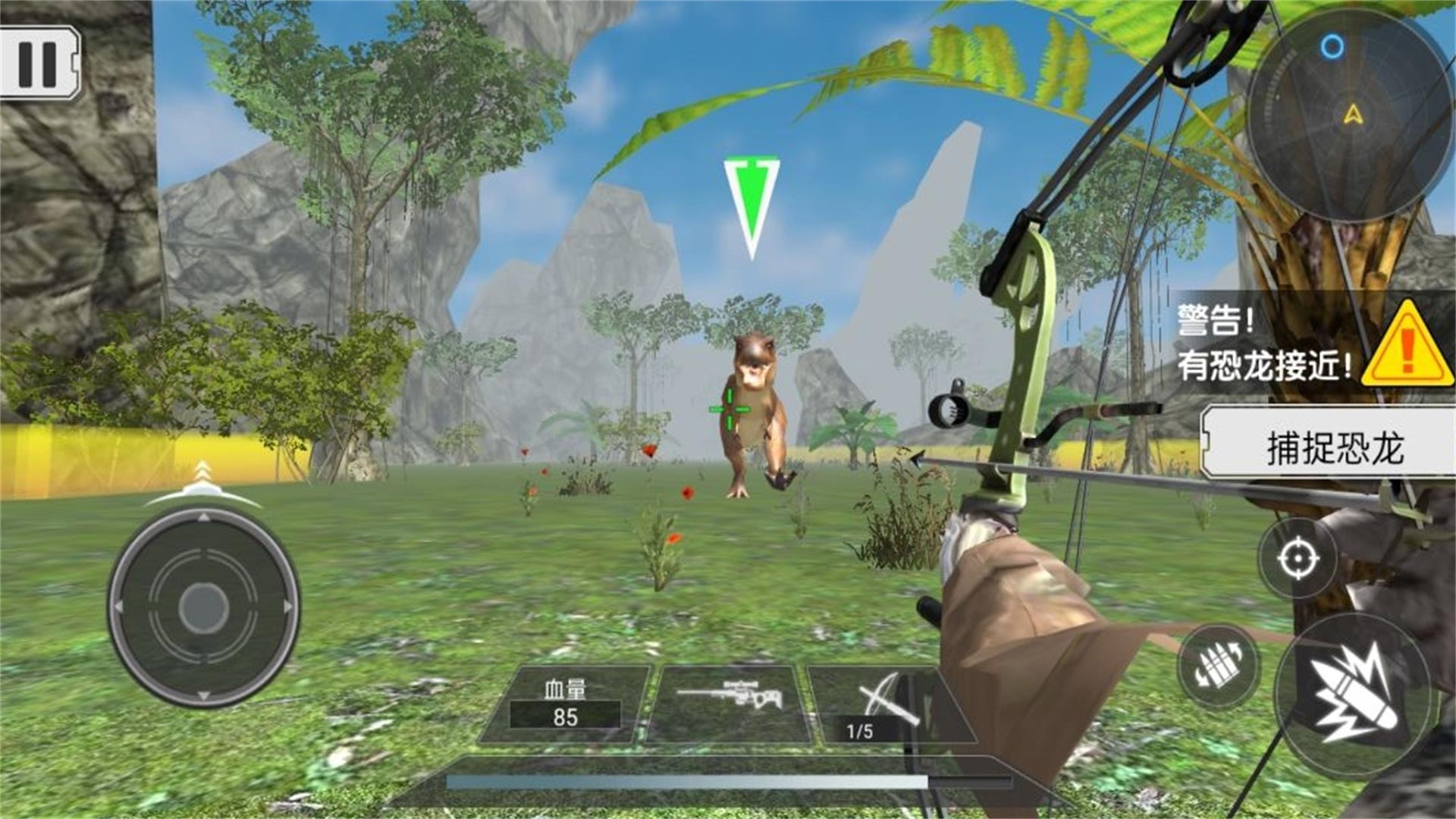
Task: Tap the sprint arrows above the joystick
Action: (x=203, y=472)
